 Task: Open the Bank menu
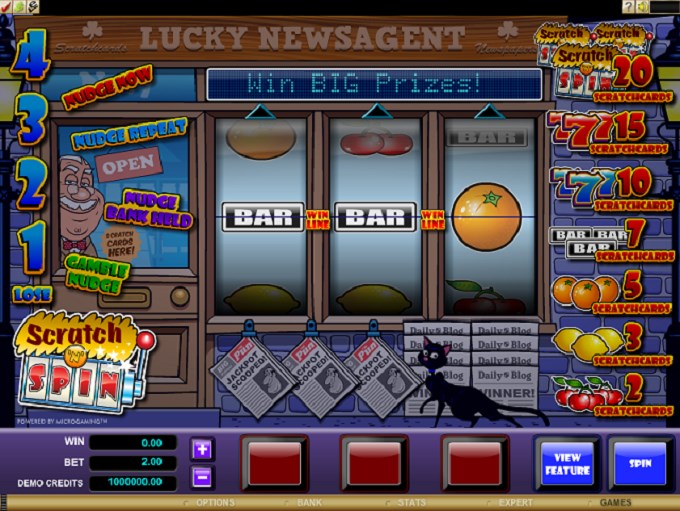click(309, 502)
